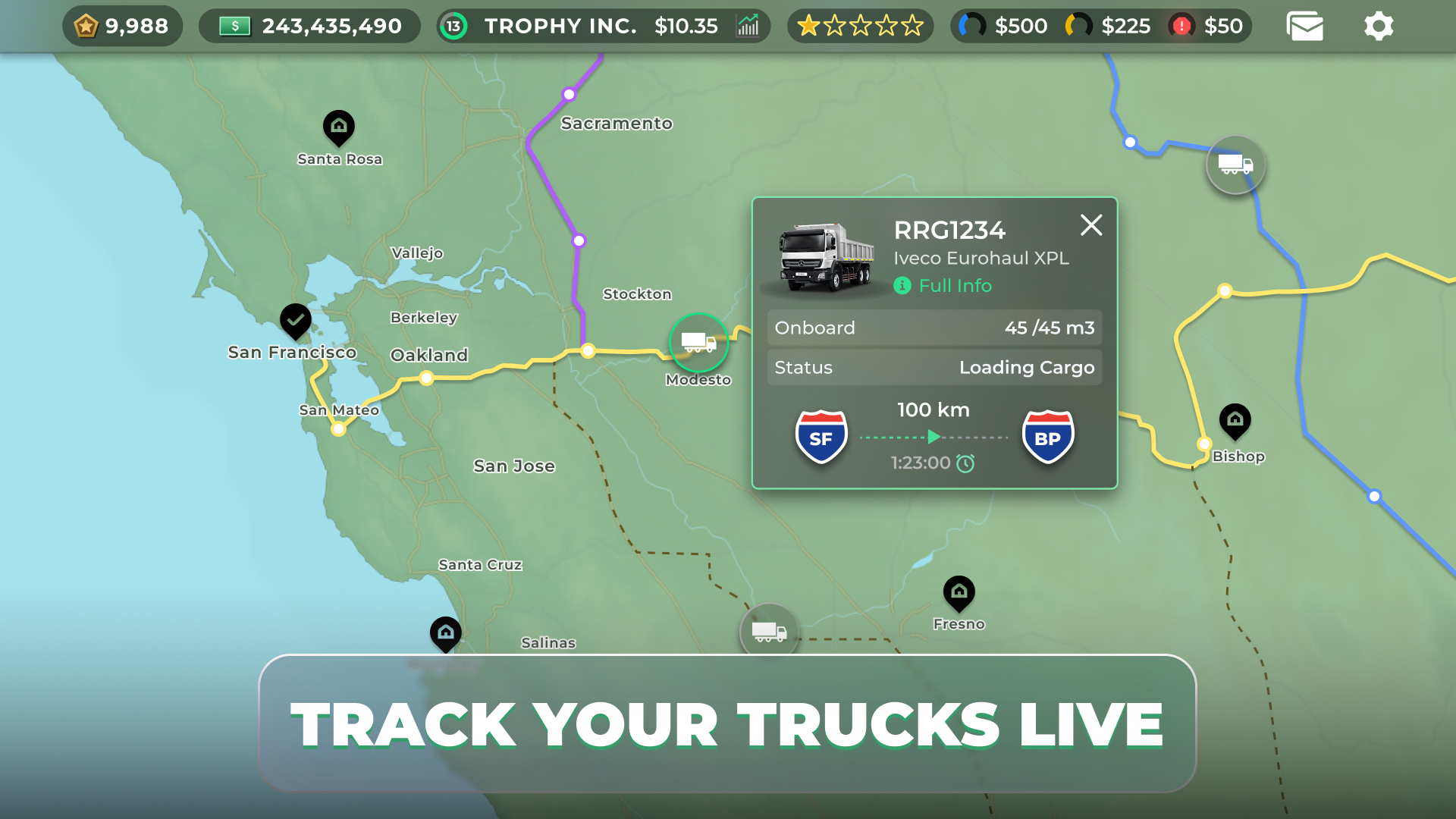Viewport: 1456px width, 819px height.
Task: Open the Fresno depot marker
Action: click(959, 592)
